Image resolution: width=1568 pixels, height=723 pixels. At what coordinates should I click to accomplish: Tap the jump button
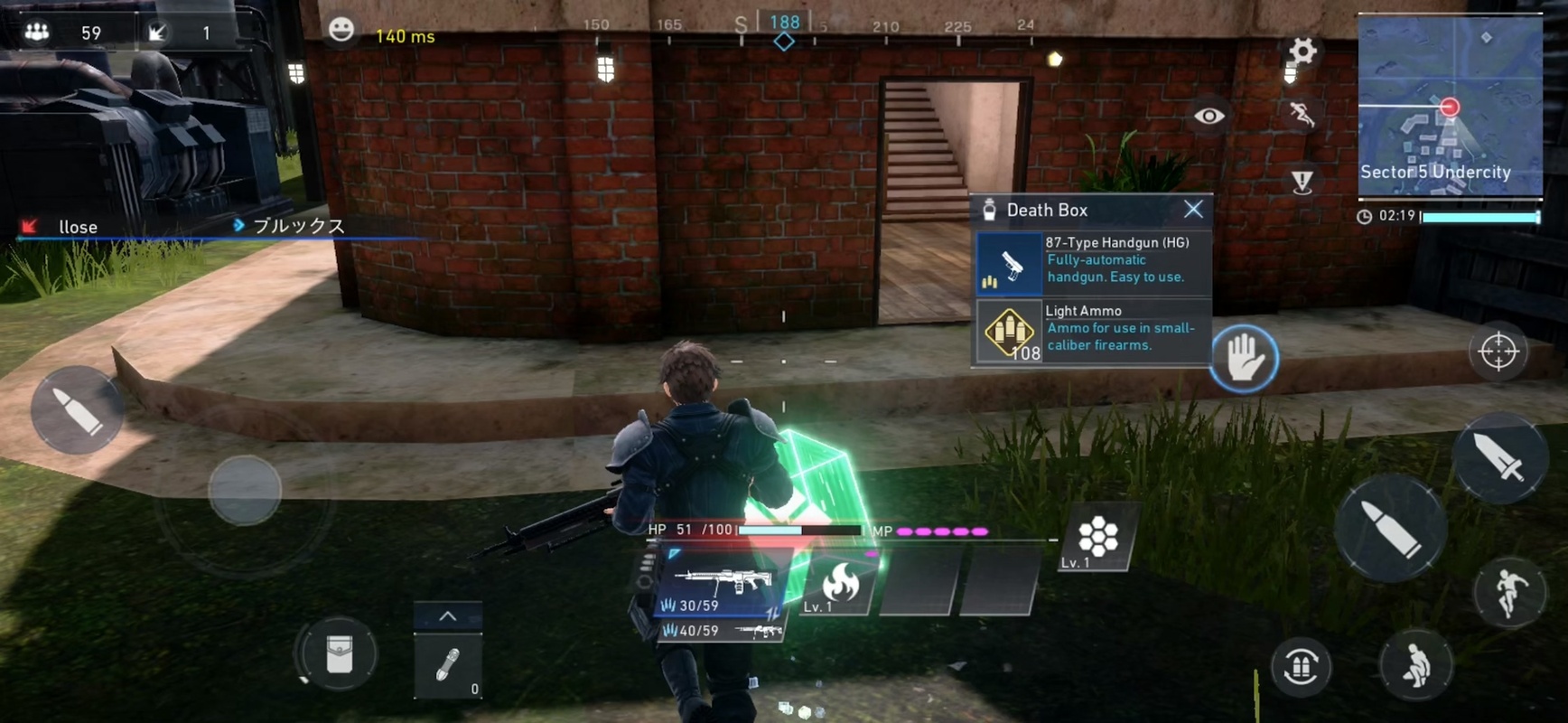pyautogui.click(x=1509, y=591)
